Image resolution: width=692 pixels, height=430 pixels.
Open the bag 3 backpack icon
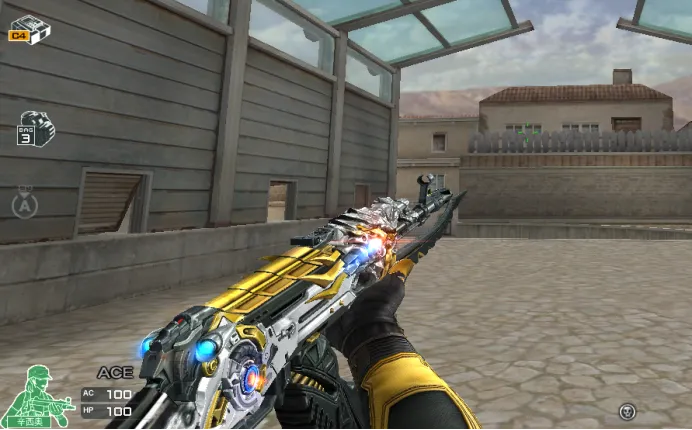(x=34, y=129)
